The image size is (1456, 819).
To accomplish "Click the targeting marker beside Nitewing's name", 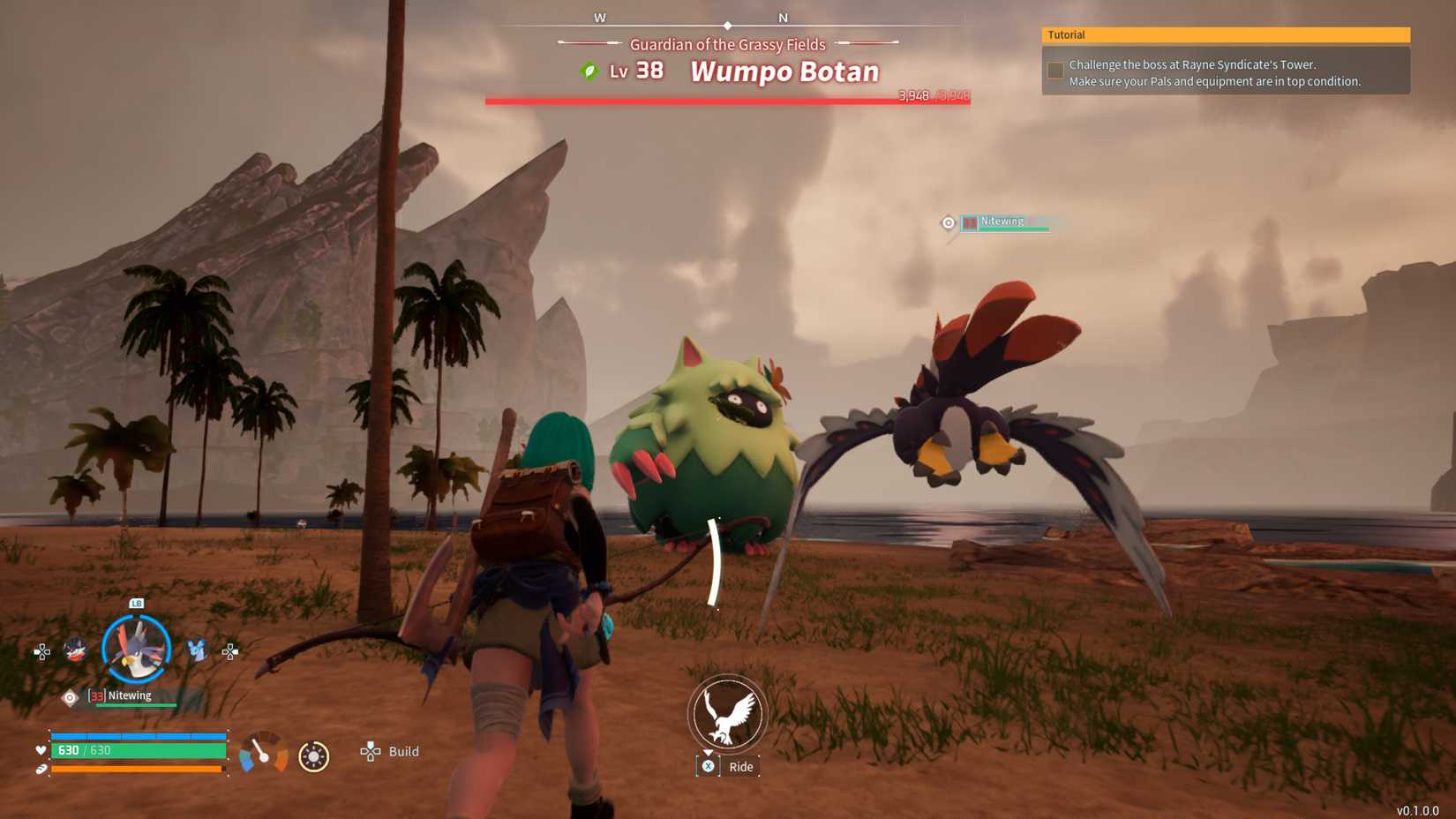I will [948, 222].
